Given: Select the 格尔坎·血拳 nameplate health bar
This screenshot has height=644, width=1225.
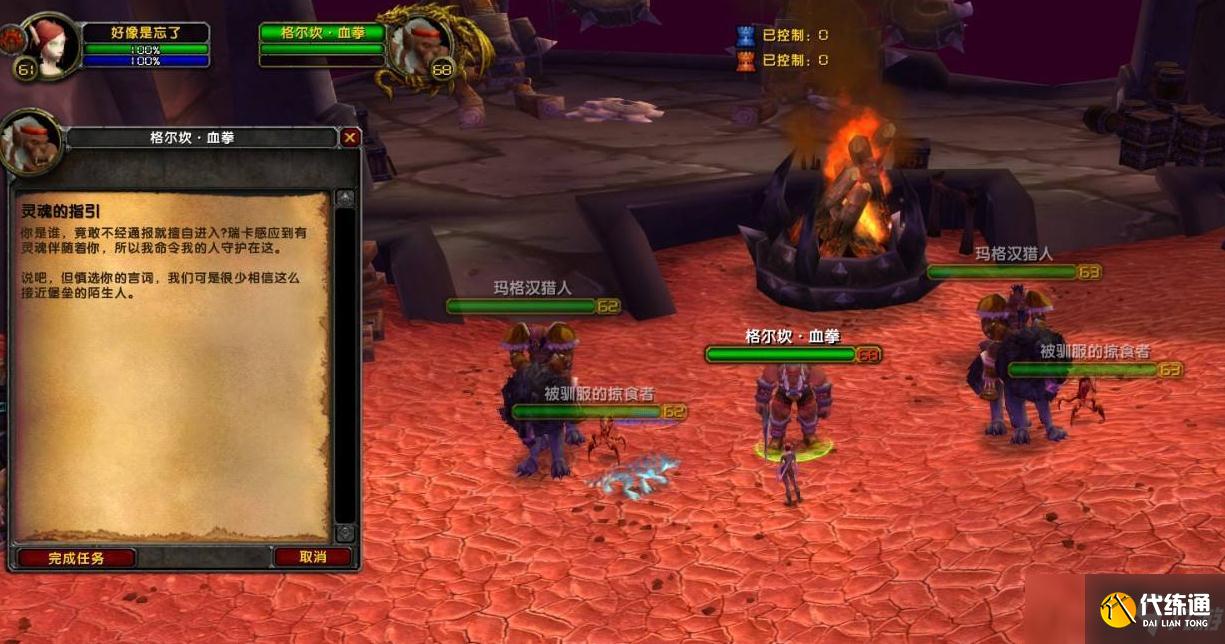Looking at the screenshot, I should point(781,354).
